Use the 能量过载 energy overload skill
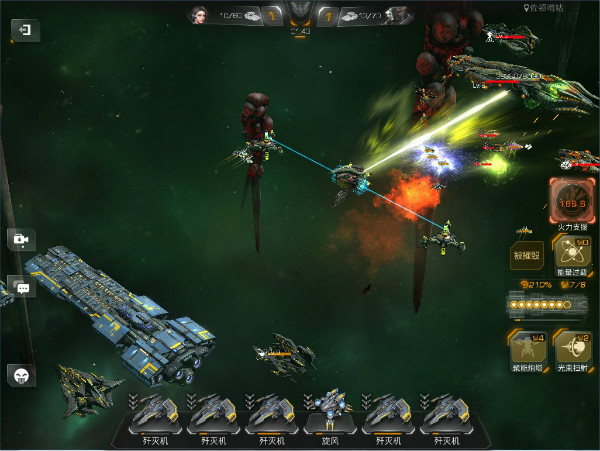The height and width of the screenshot is (451, 600). [572, 255]
